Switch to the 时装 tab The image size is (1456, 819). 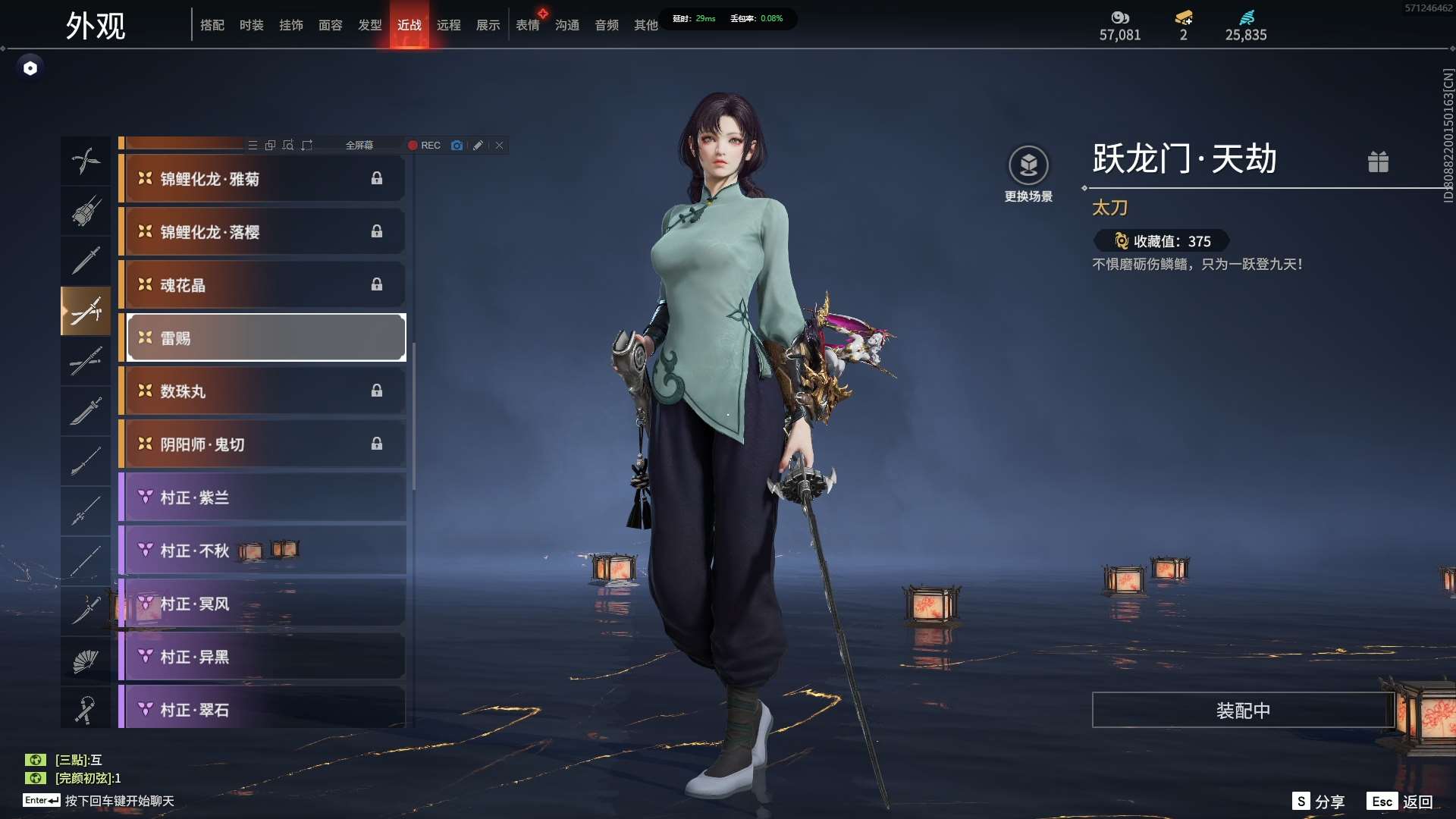tap(251, 25)
